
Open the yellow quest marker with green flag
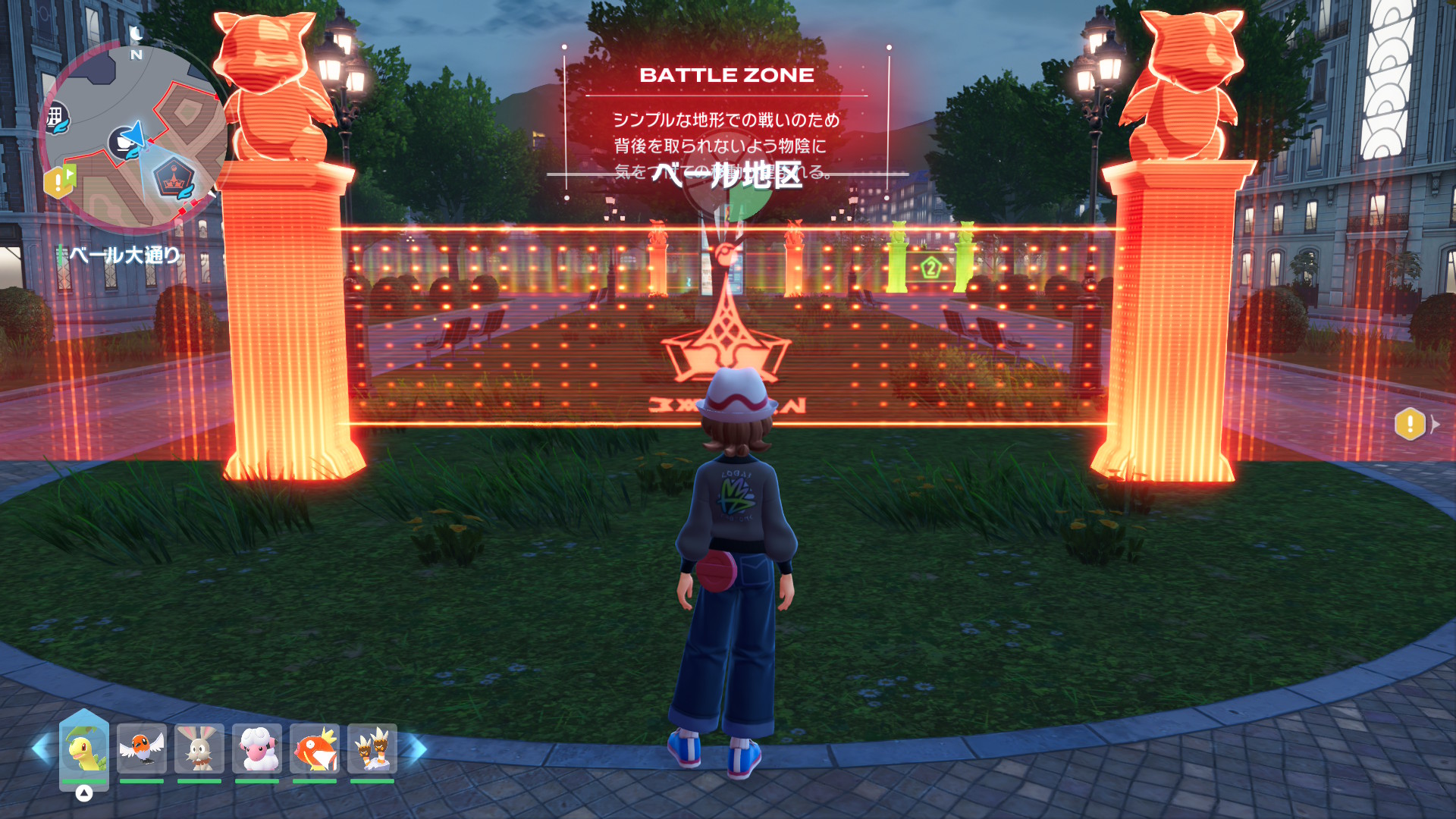pos(60,182)
